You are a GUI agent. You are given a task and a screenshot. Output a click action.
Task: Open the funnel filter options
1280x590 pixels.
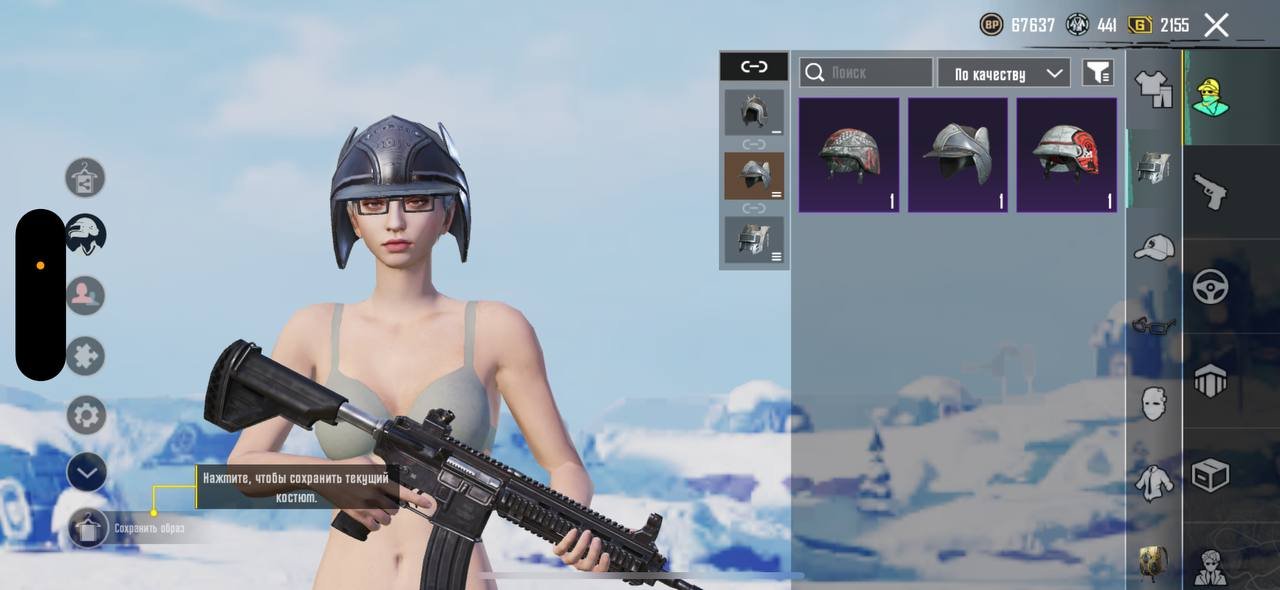click(1098, 73)
